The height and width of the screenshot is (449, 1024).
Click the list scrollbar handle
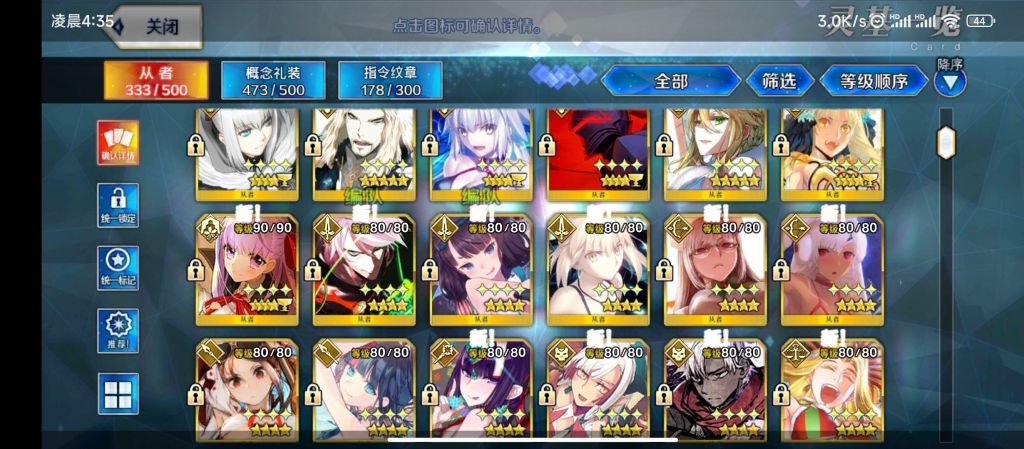(946, 142)
